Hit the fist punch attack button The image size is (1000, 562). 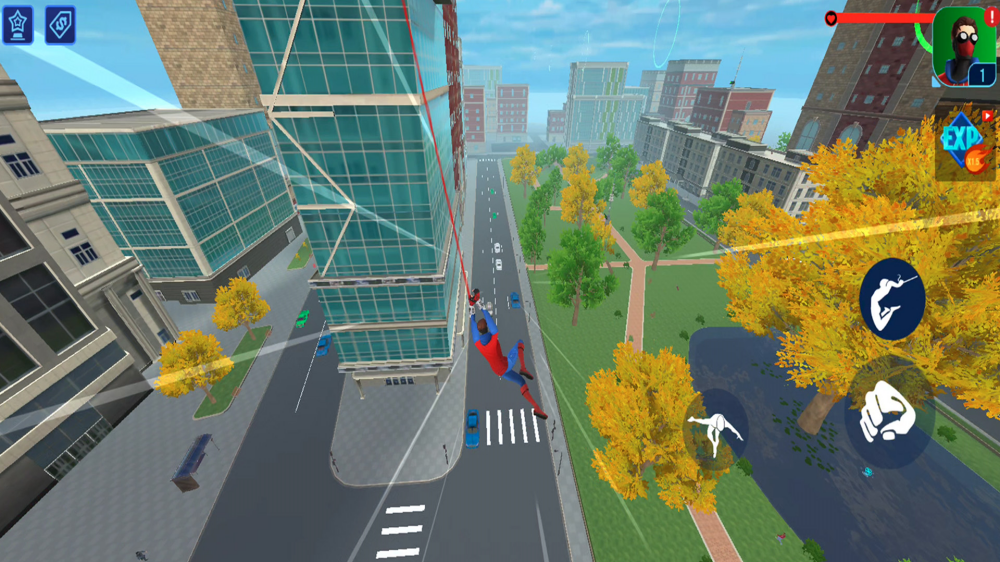click(x=885, y=411)
